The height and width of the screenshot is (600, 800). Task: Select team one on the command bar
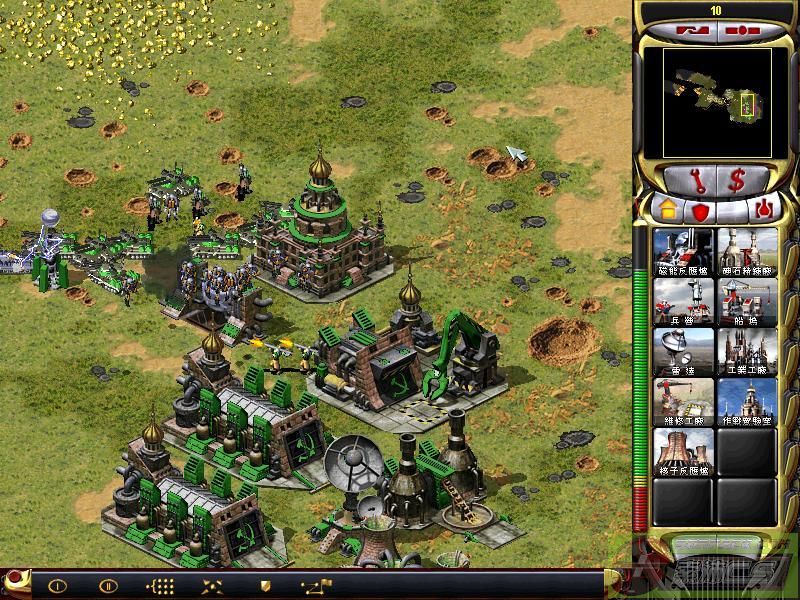(x=57, y=585)
